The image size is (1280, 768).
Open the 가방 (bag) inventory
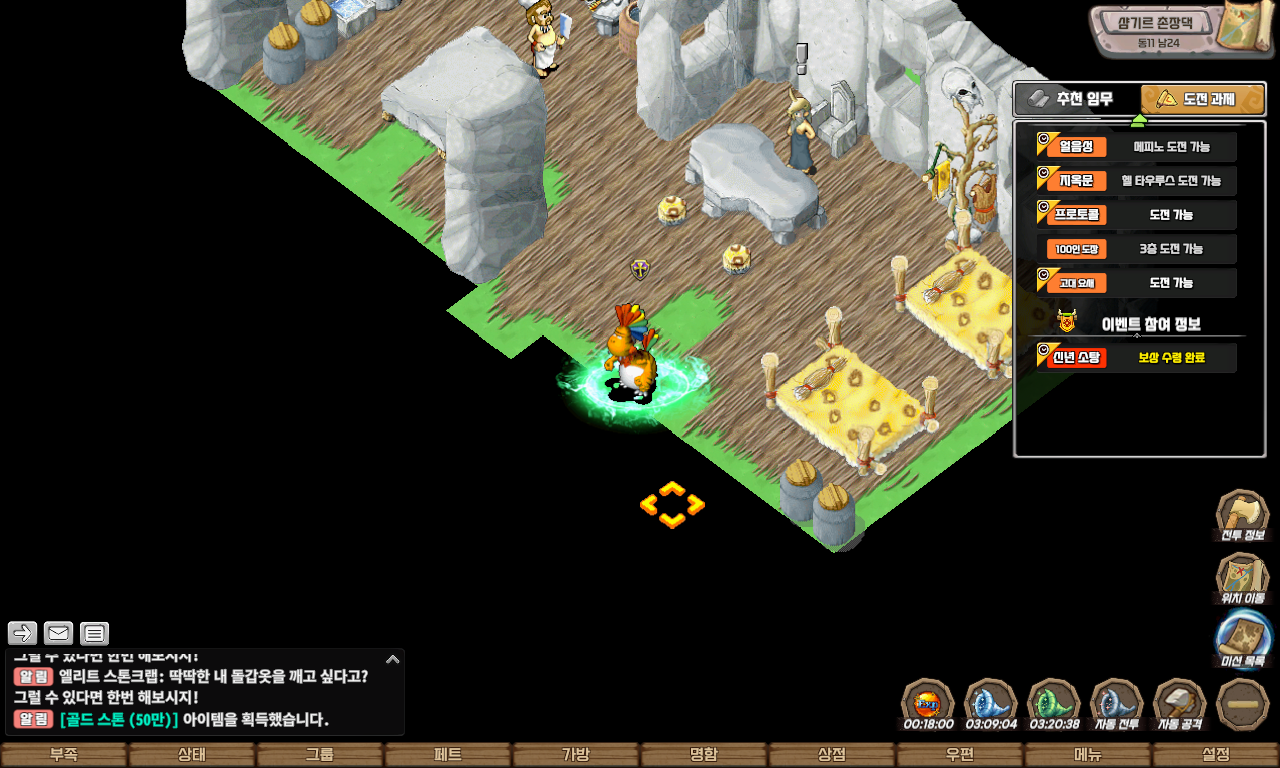(576, 755)
